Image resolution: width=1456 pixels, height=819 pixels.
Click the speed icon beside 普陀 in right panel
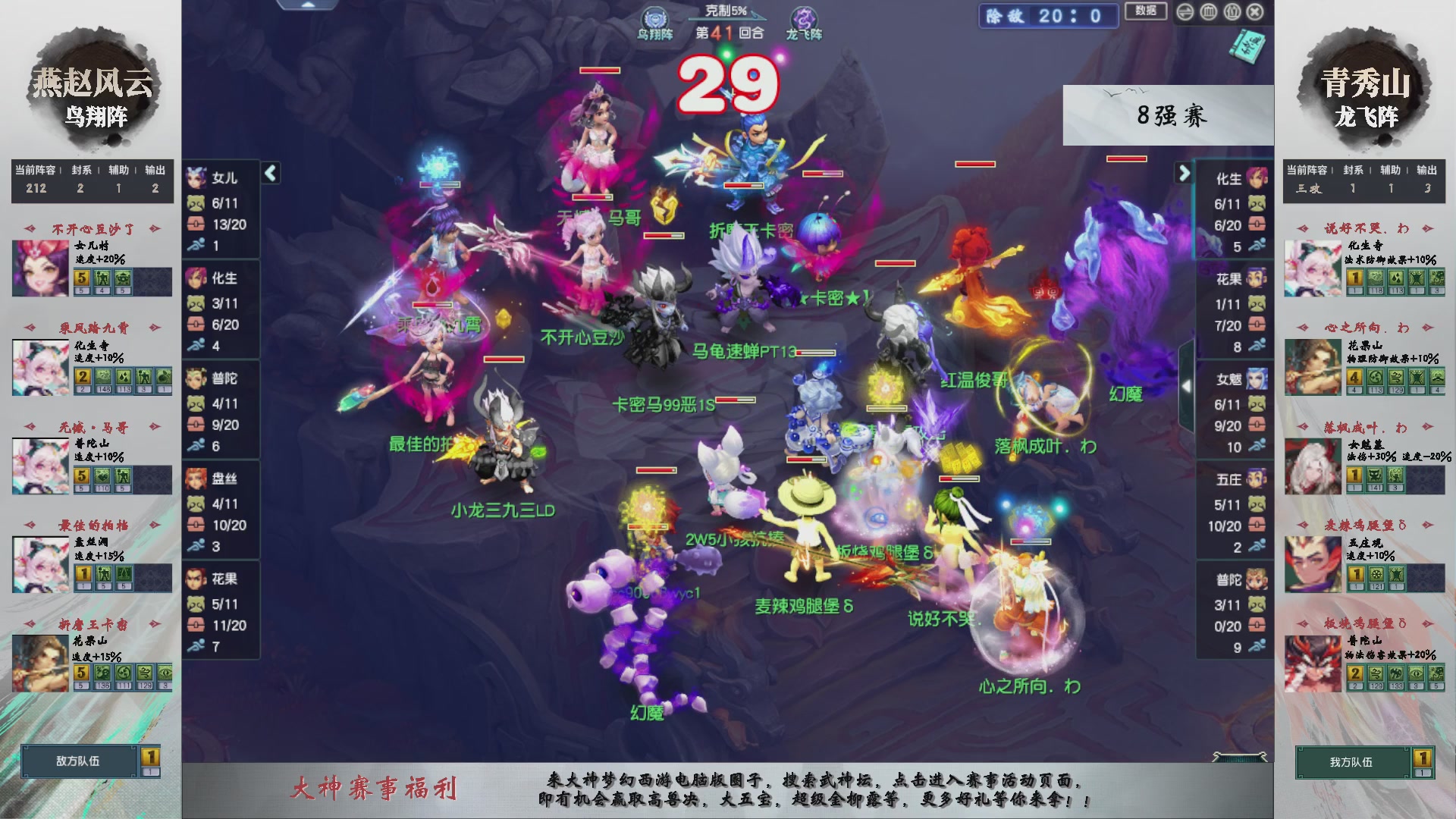tap(1257, 647)
